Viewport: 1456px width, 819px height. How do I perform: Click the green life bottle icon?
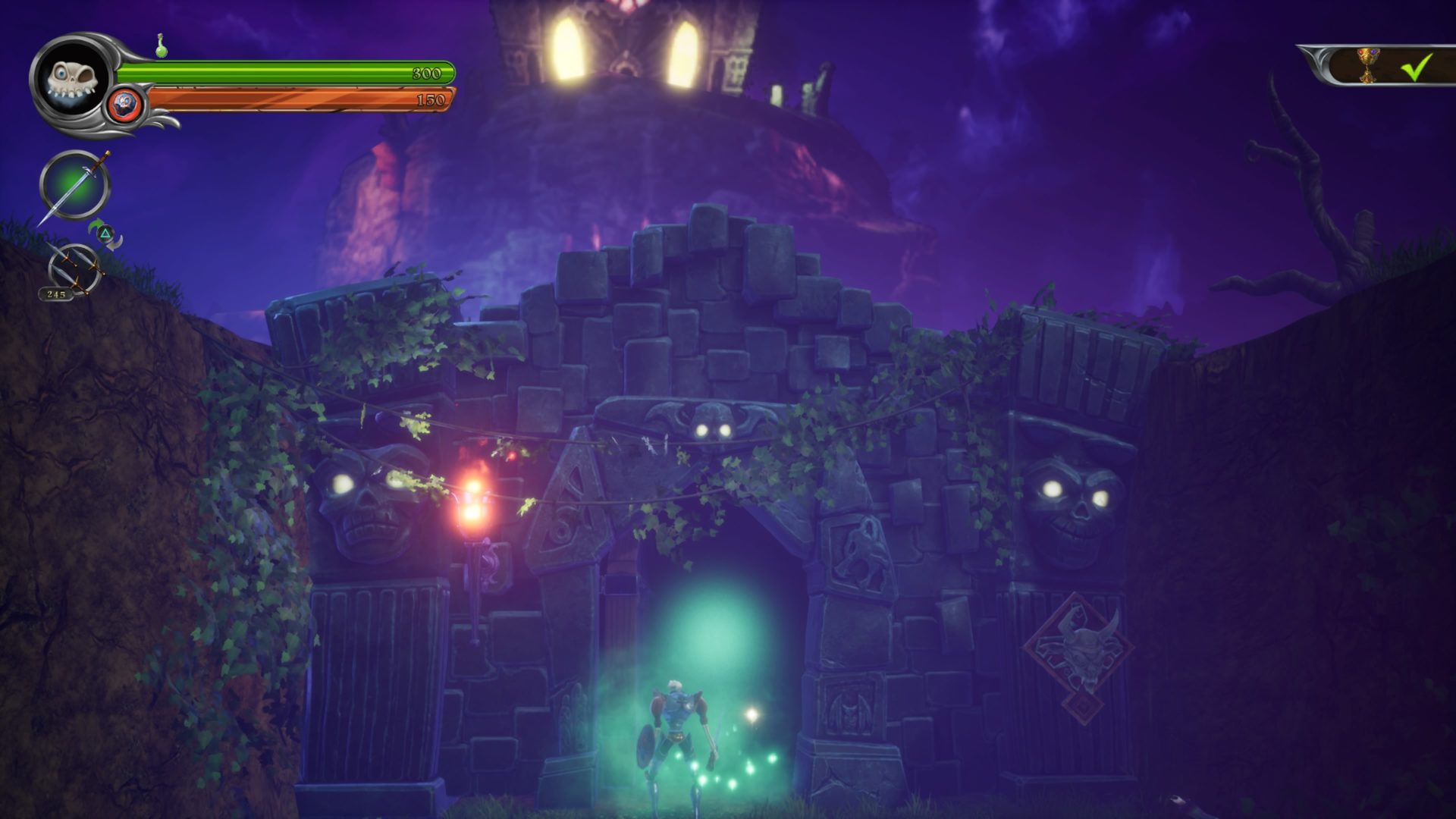coord(161,46)
